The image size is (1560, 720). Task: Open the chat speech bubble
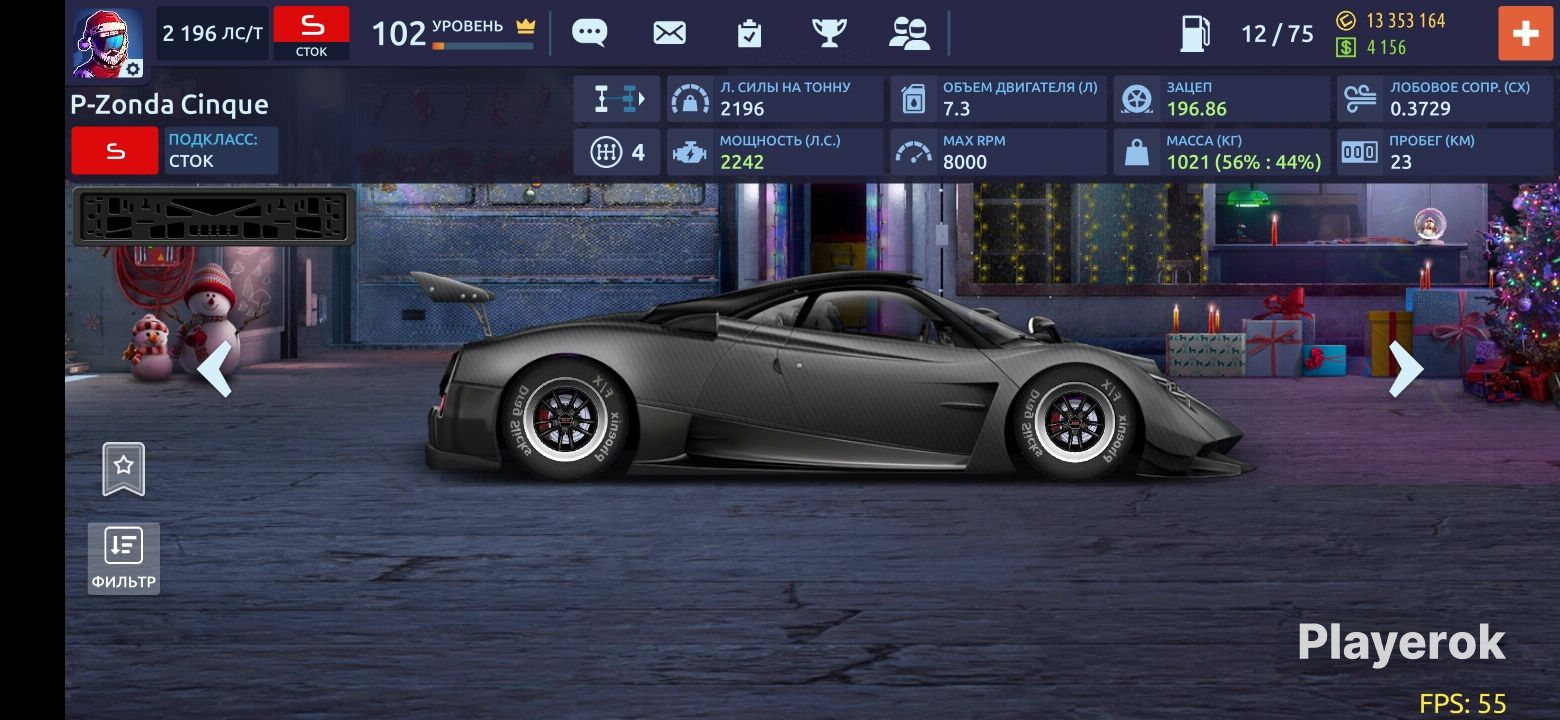coord(589,33)
